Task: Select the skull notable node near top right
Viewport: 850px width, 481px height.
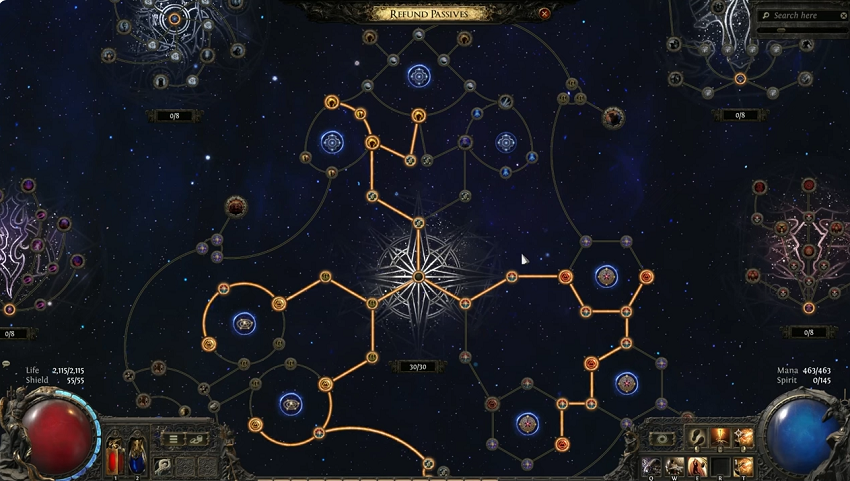Action: click(x=613, y=119)
